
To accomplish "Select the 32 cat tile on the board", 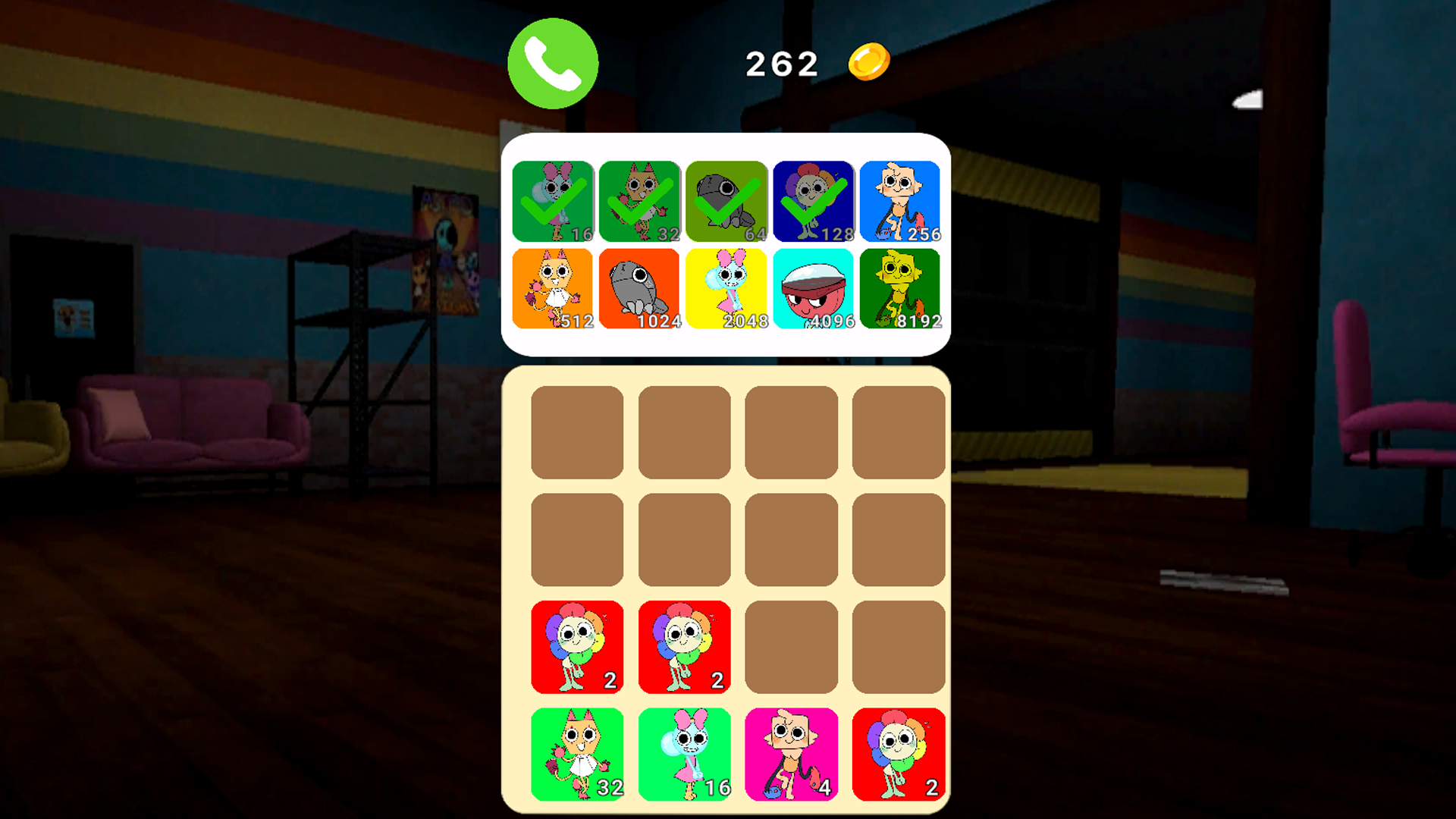I will click(577, 755).
